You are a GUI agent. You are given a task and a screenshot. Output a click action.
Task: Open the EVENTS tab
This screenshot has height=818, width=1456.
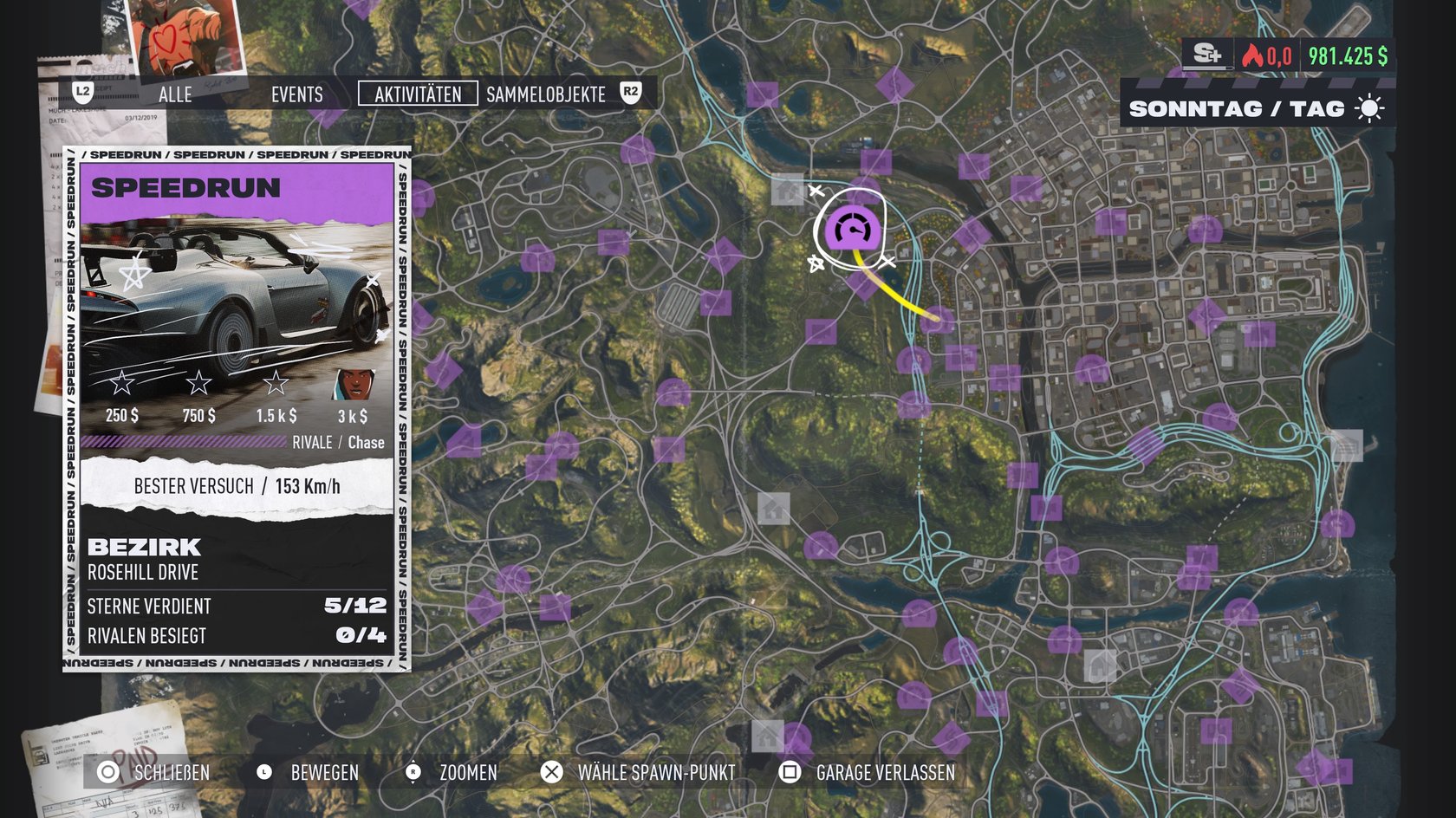point(296,94)
